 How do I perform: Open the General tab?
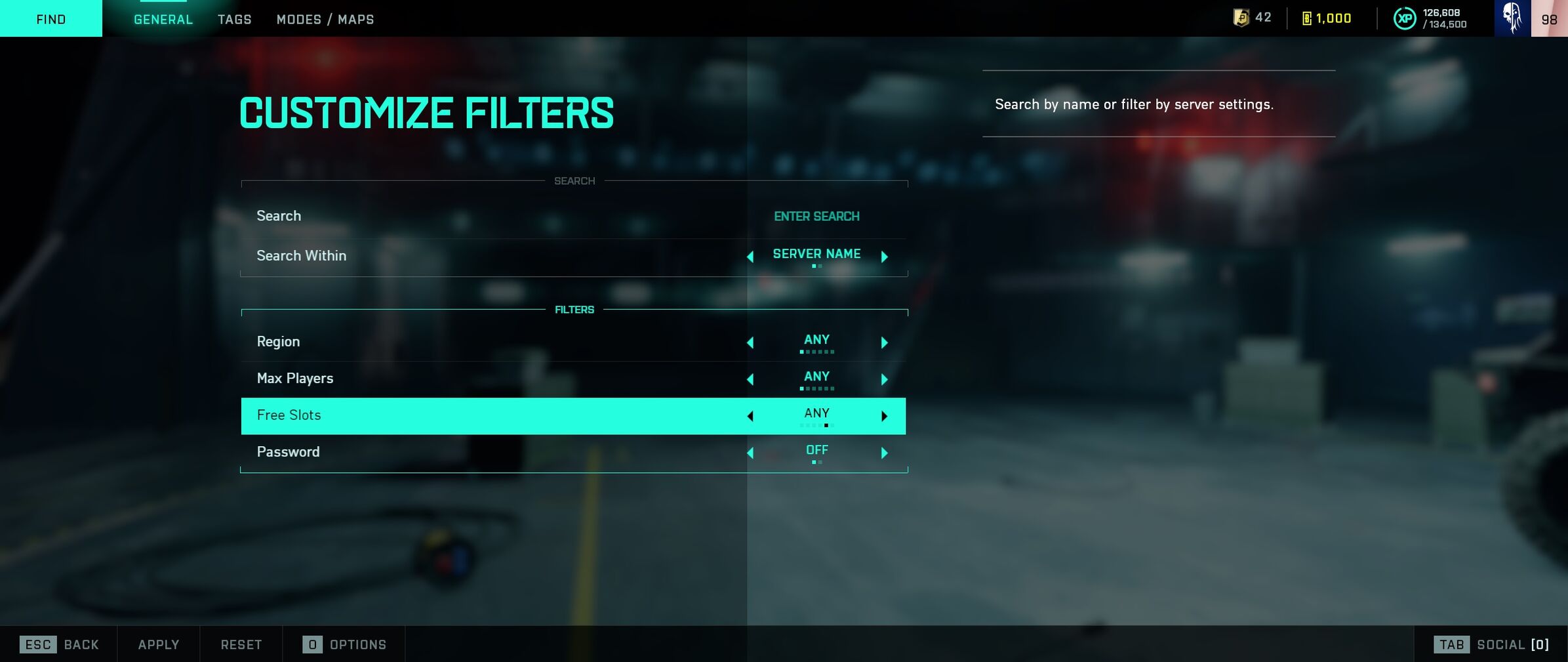(x=163, y=20)
